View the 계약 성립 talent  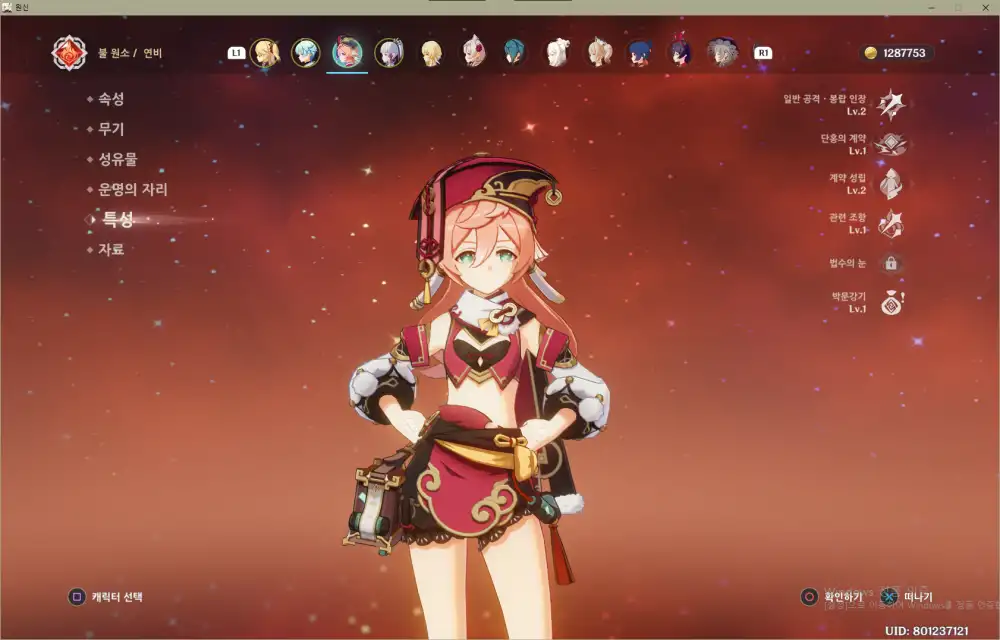[x=891, y=184]
